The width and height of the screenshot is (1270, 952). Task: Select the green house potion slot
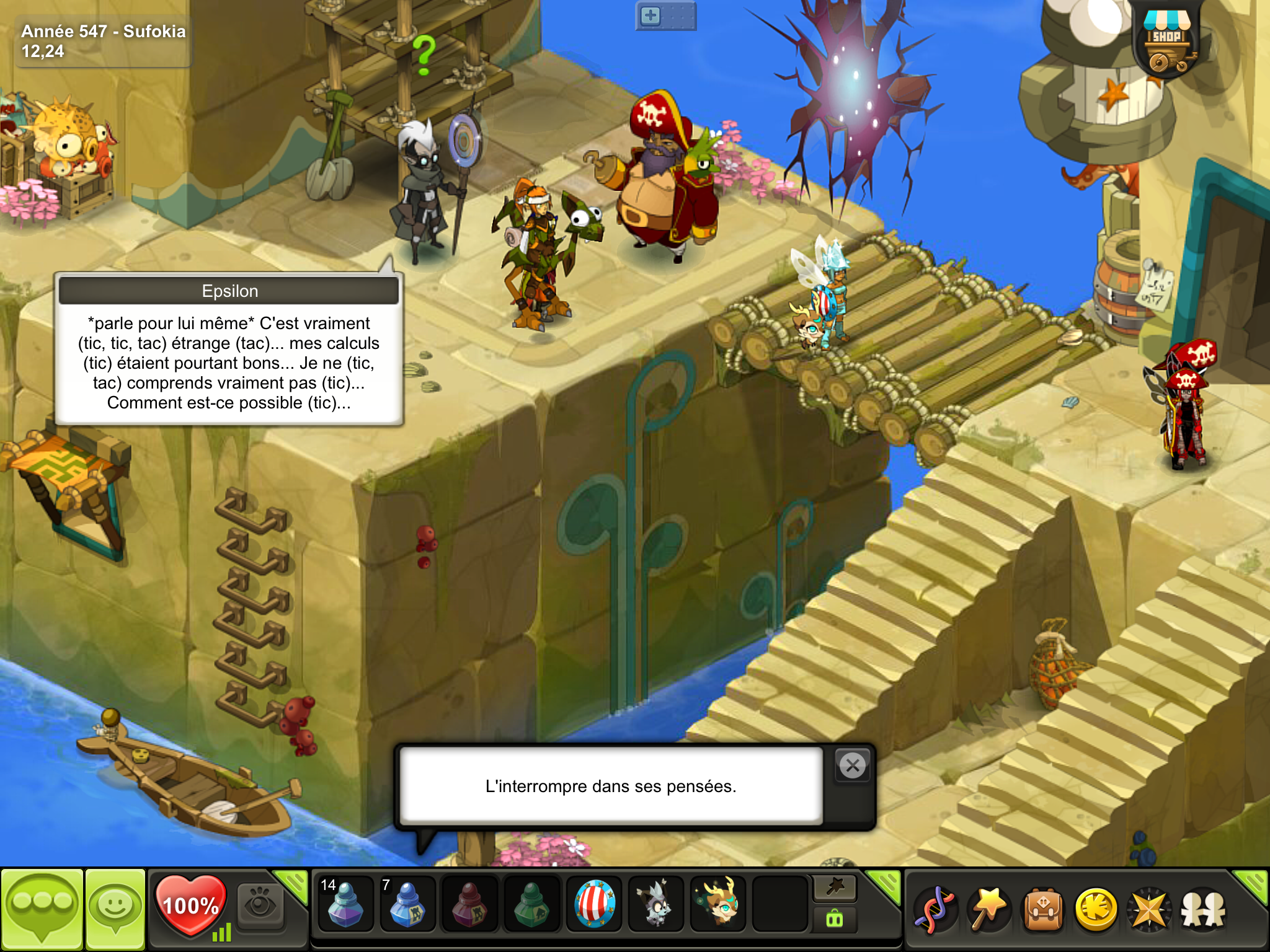pos(531,904)
